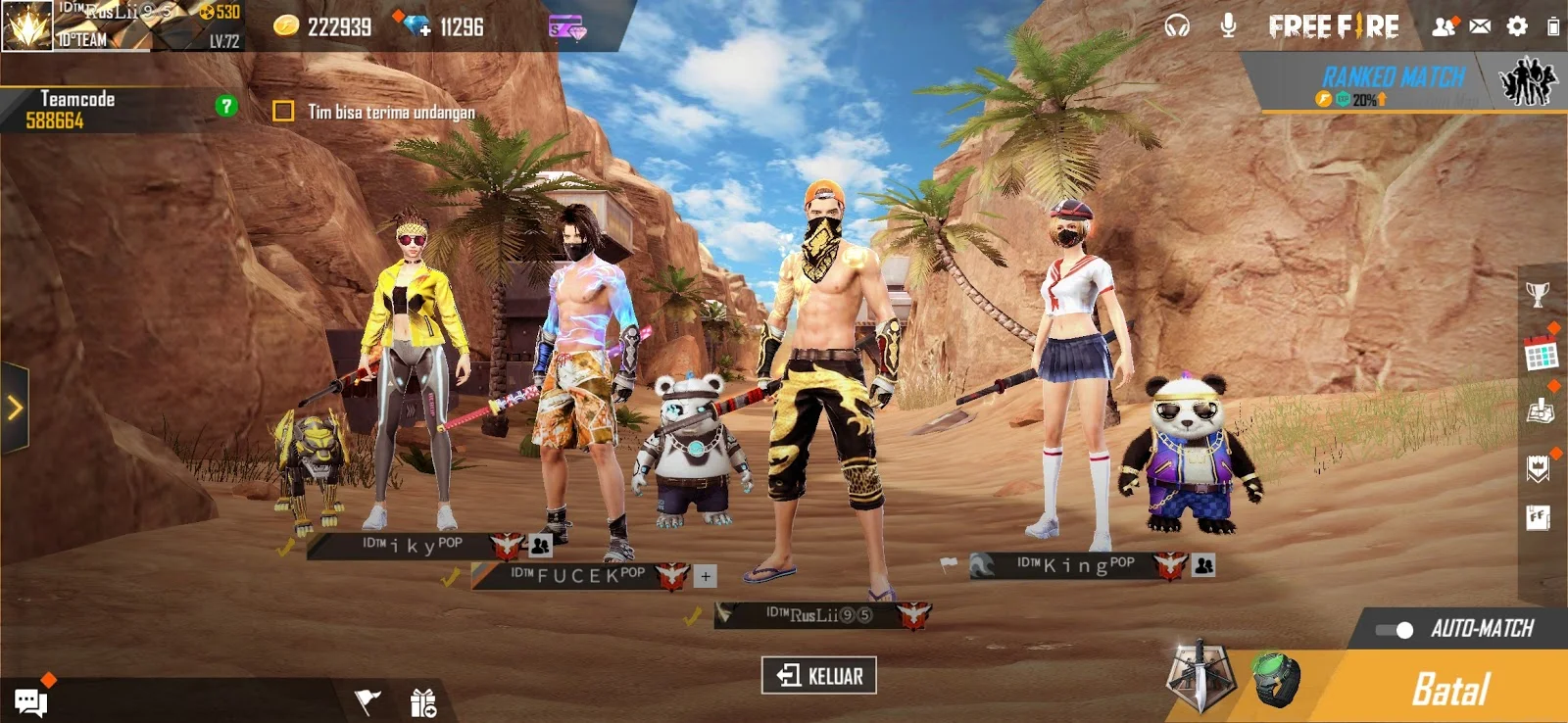
Task: Toggle the microphone icon
Action: [1228, 25]
